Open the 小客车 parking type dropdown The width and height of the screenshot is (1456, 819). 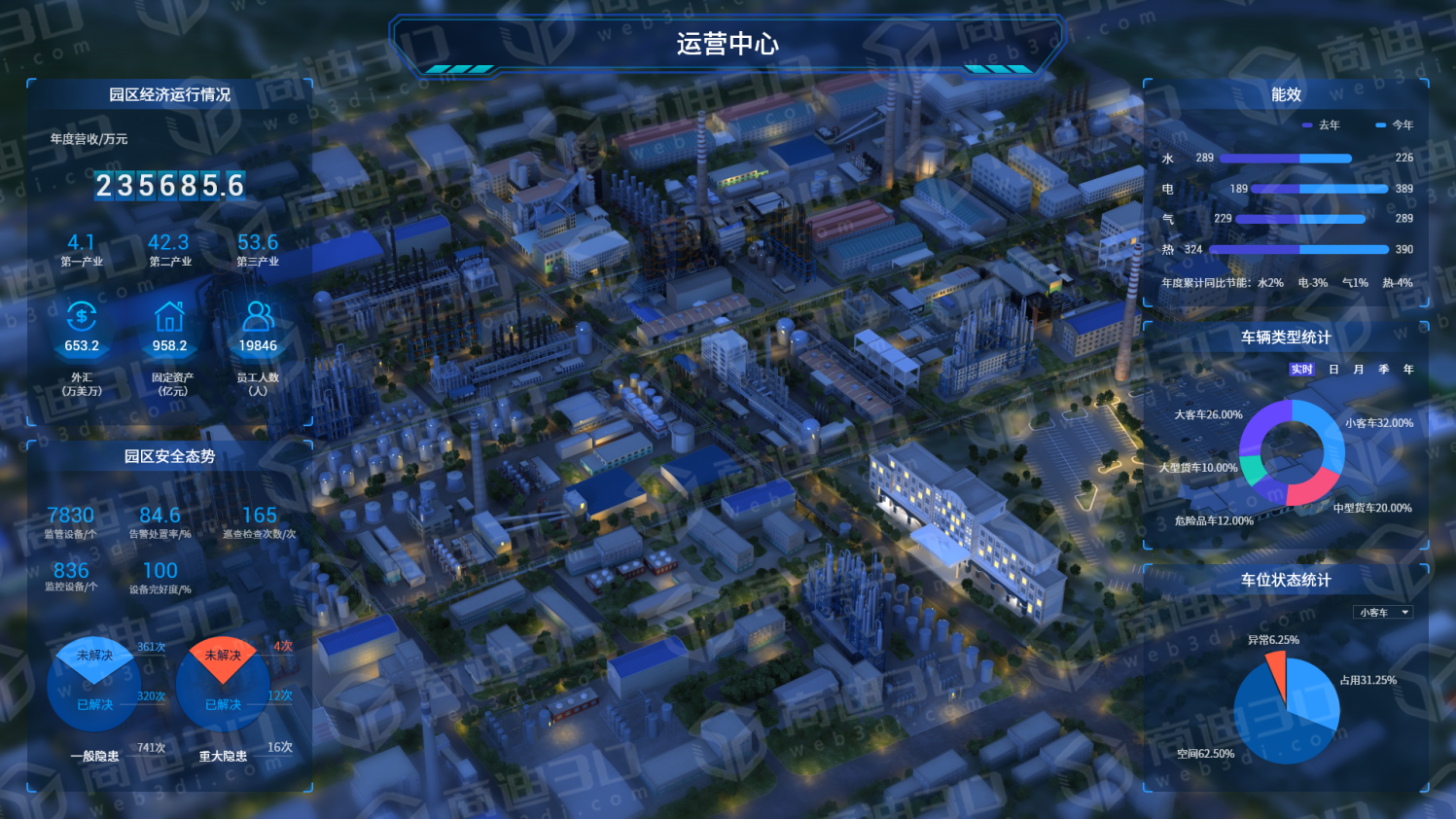(1383, 613)
